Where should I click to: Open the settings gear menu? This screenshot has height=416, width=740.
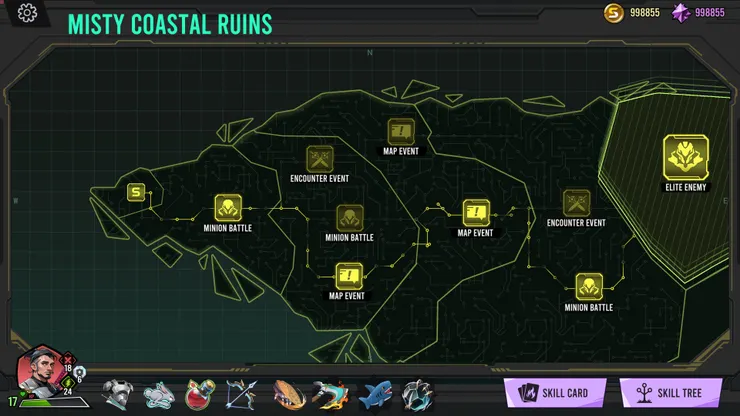[27, 13]
